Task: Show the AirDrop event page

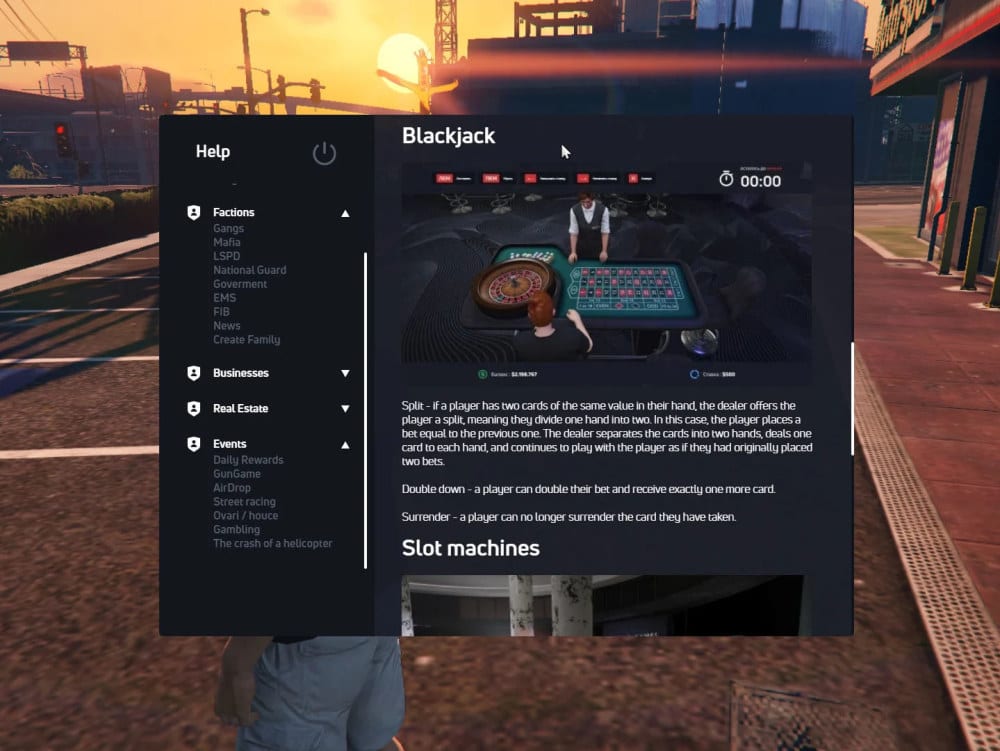Action: [232, 488]
